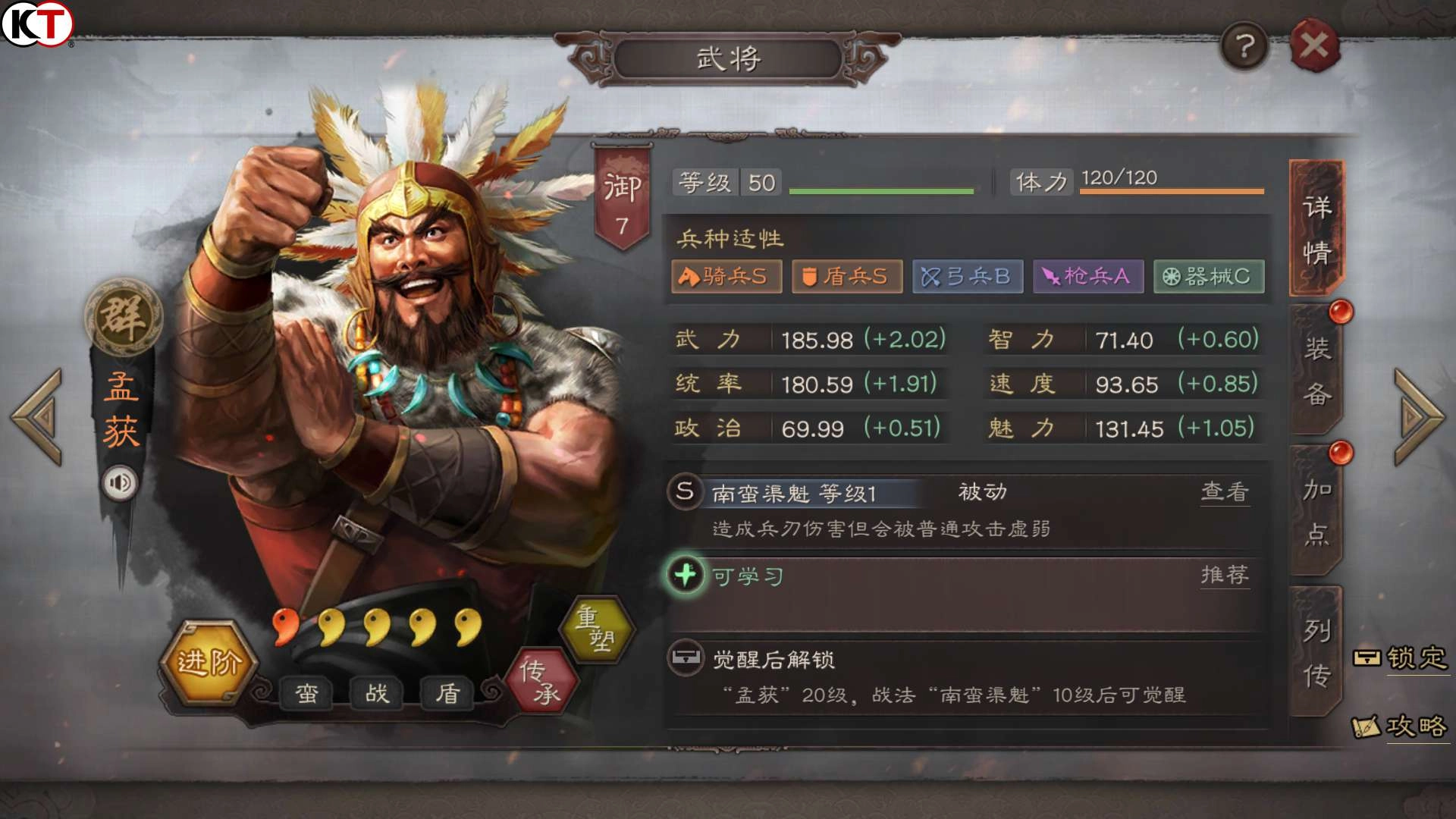Open the 器械C siege aptitude icon
Image resolution: width=1456 pixels, height=819 pixels.
(x=1207, y=277)
